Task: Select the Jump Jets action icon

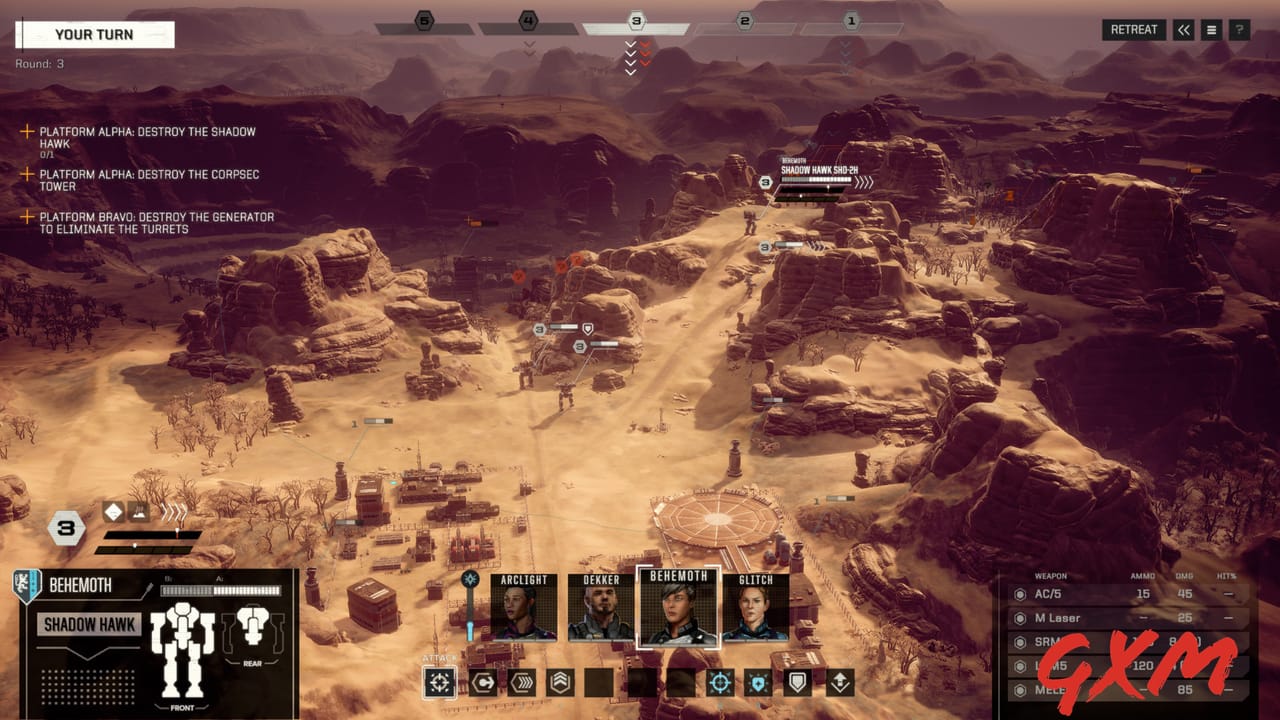Action: coord(558,682)
